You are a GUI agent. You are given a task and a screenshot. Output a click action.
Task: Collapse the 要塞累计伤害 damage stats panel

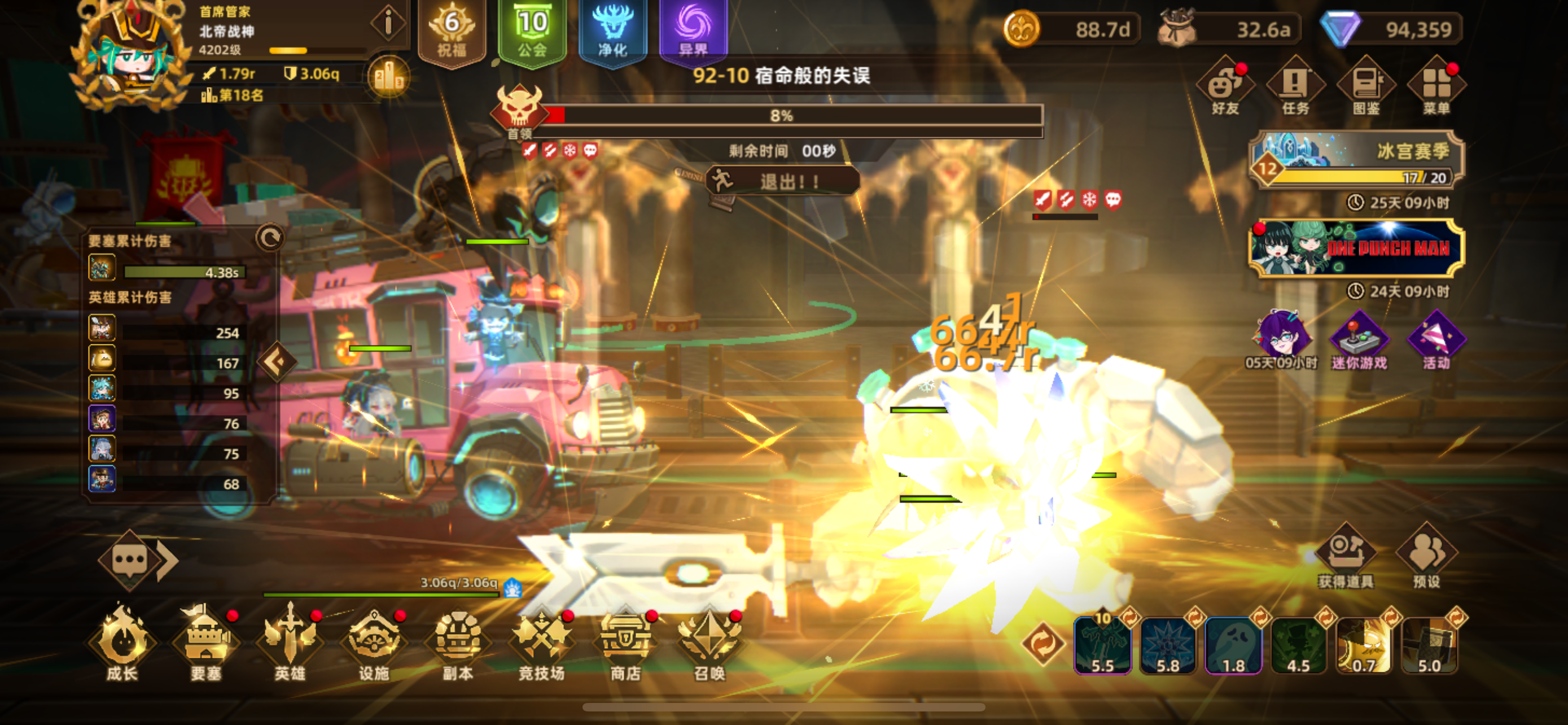pos(272,239)
